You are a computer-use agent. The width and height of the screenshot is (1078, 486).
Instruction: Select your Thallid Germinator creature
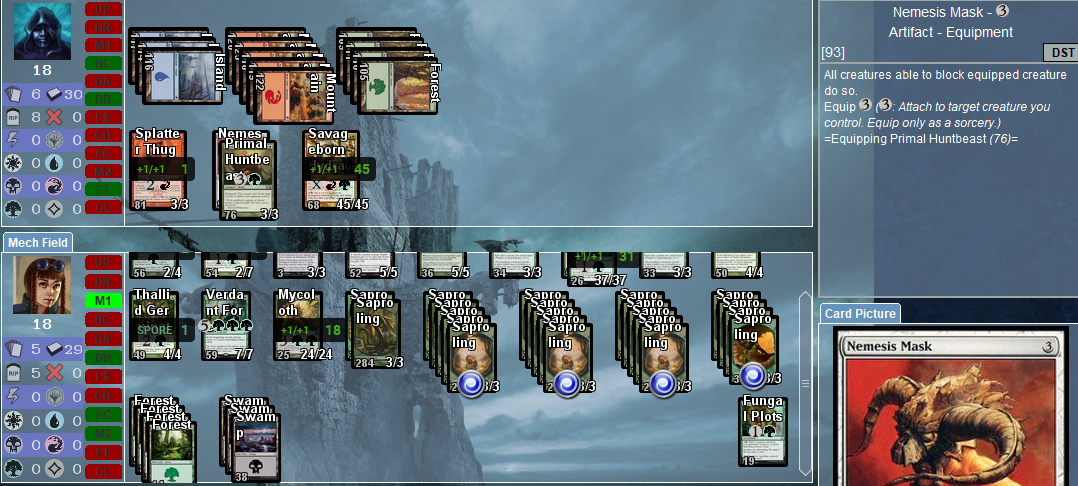(155, 326)
